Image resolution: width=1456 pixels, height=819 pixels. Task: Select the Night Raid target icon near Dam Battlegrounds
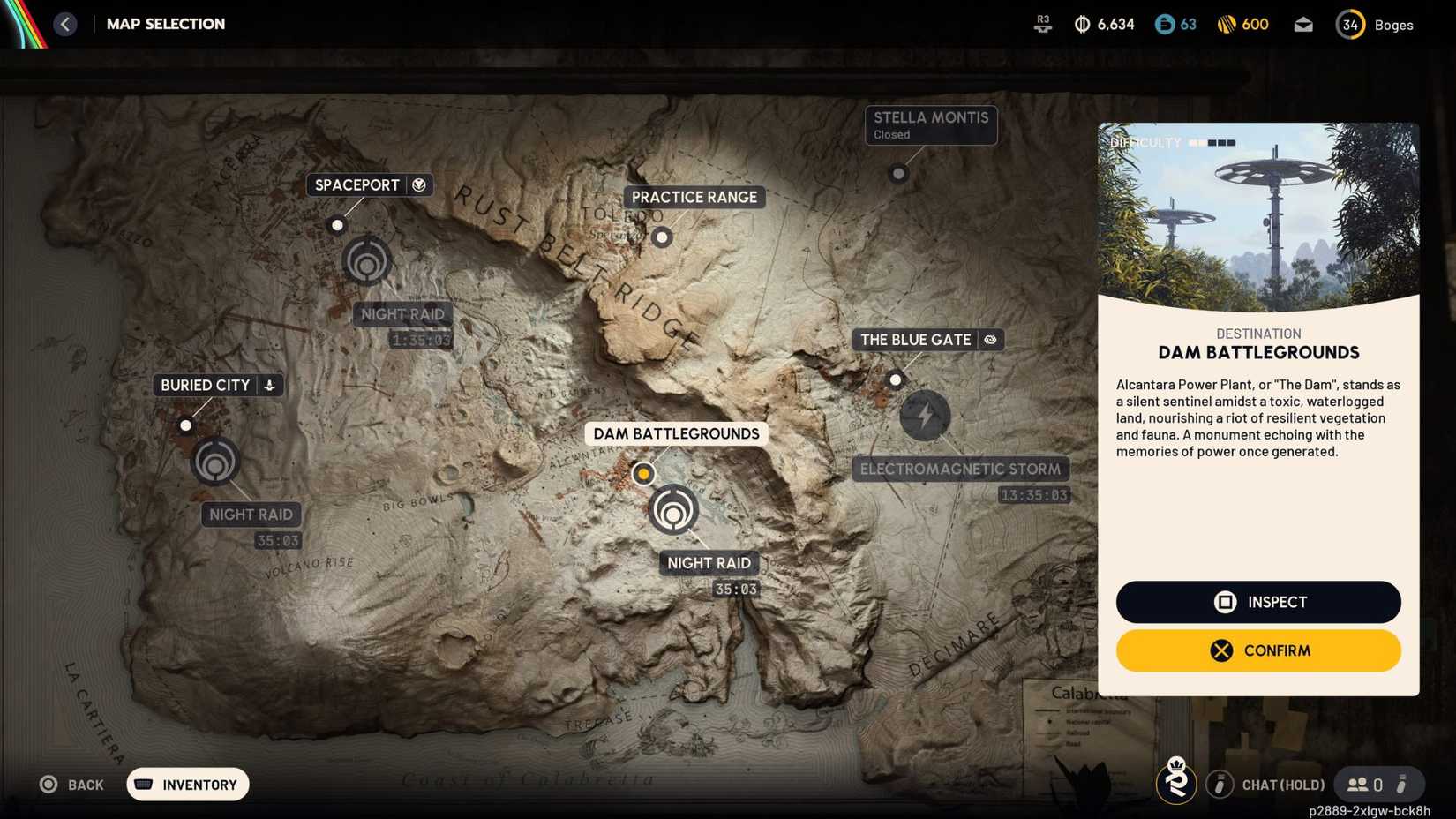(x=673, y=509)
